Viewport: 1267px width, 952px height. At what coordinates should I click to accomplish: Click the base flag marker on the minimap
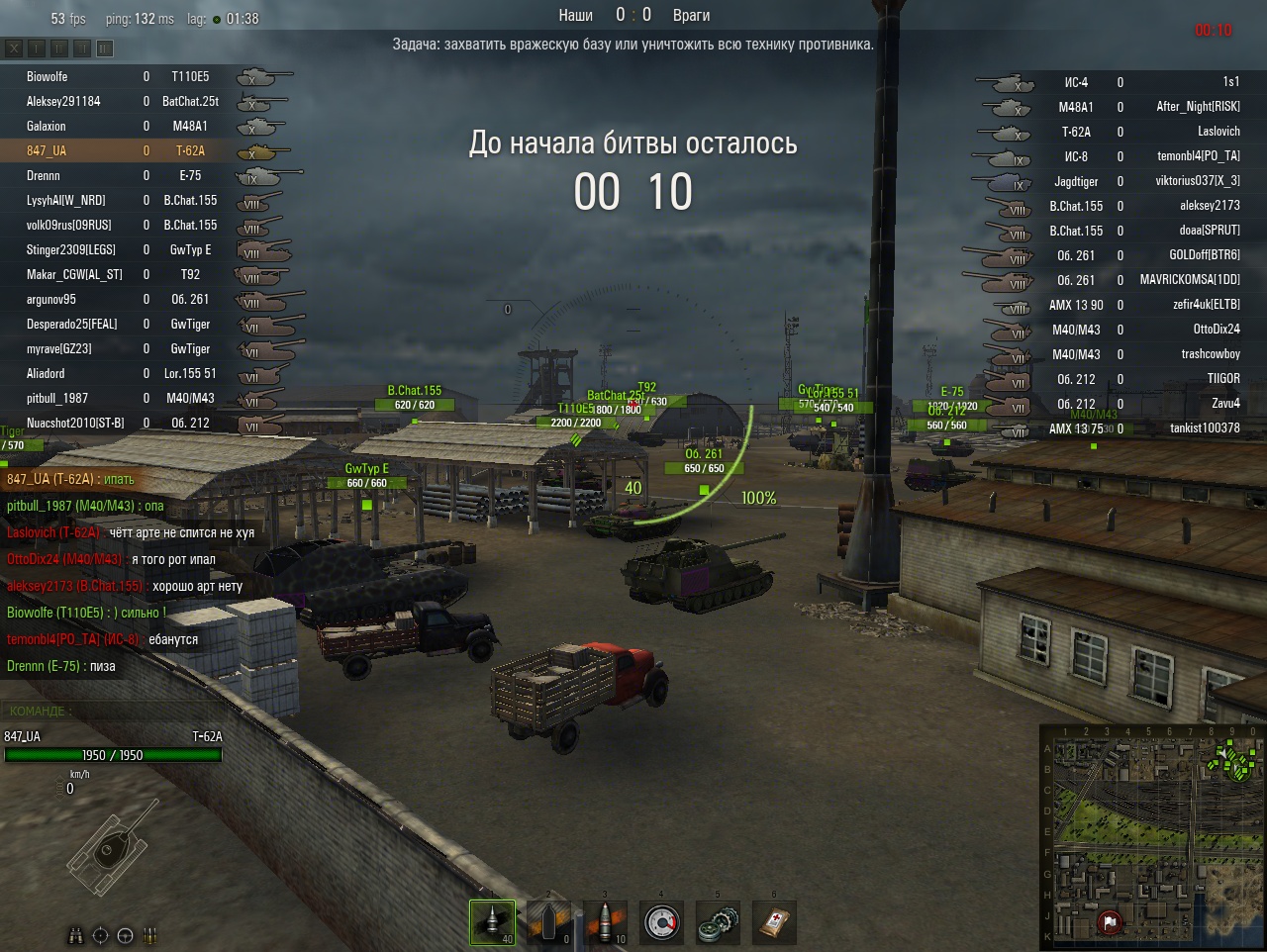[1110, 922]
